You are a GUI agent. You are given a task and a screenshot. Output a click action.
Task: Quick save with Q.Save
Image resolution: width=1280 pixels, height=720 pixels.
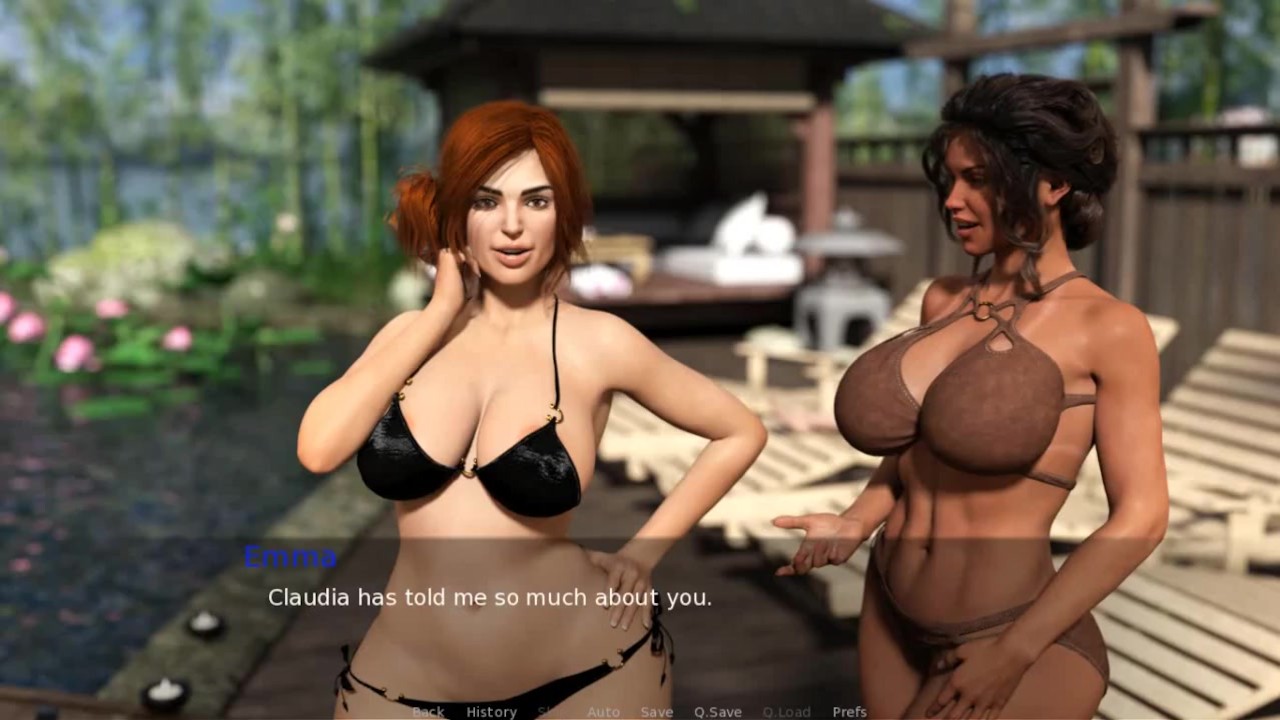[717, 712]
